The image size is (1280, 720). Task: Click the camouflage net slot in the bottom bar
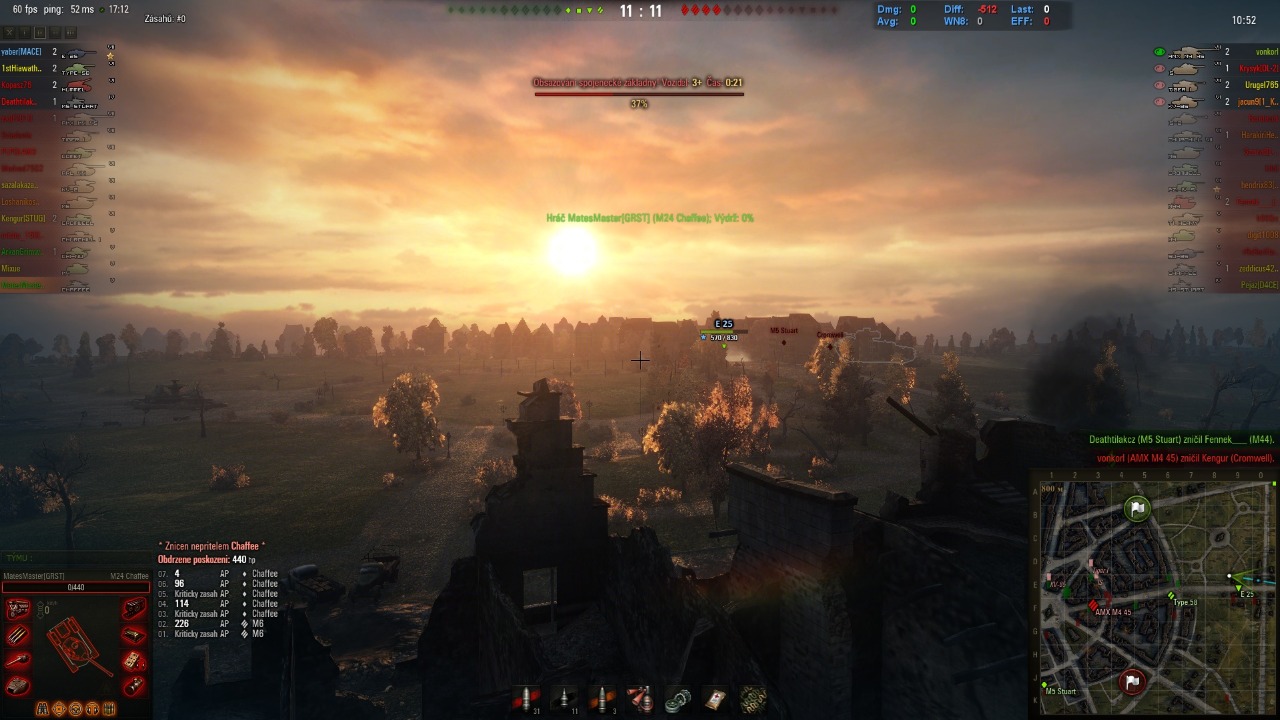(753, 698)
